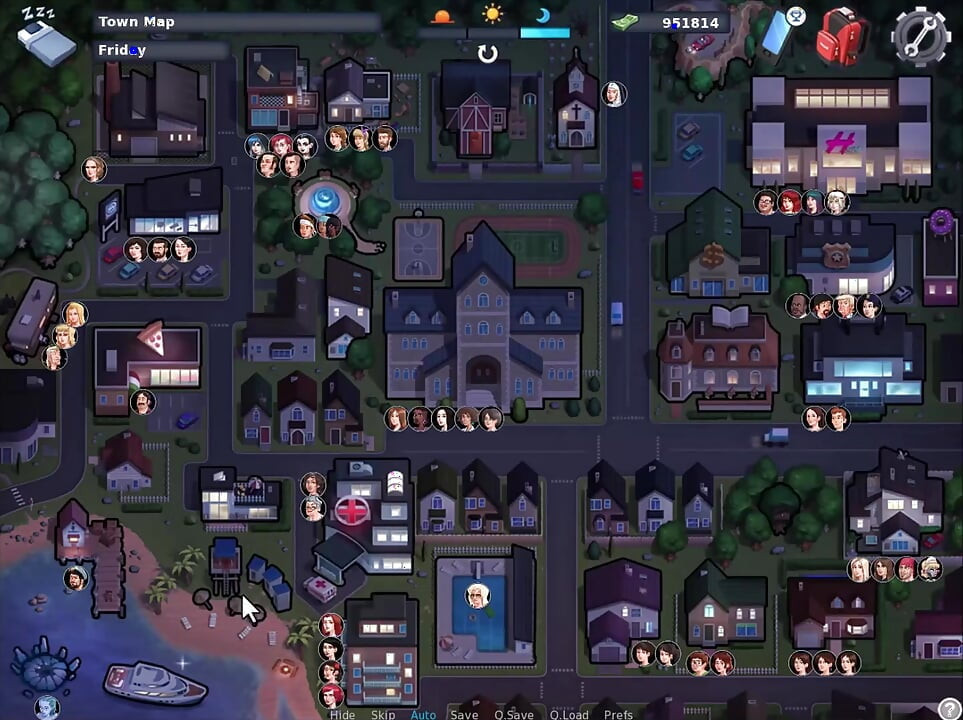The height and width of the screenshot is (720, 963).
Task: Click the sleep pillow icon
Action: [x=46, y=38]
